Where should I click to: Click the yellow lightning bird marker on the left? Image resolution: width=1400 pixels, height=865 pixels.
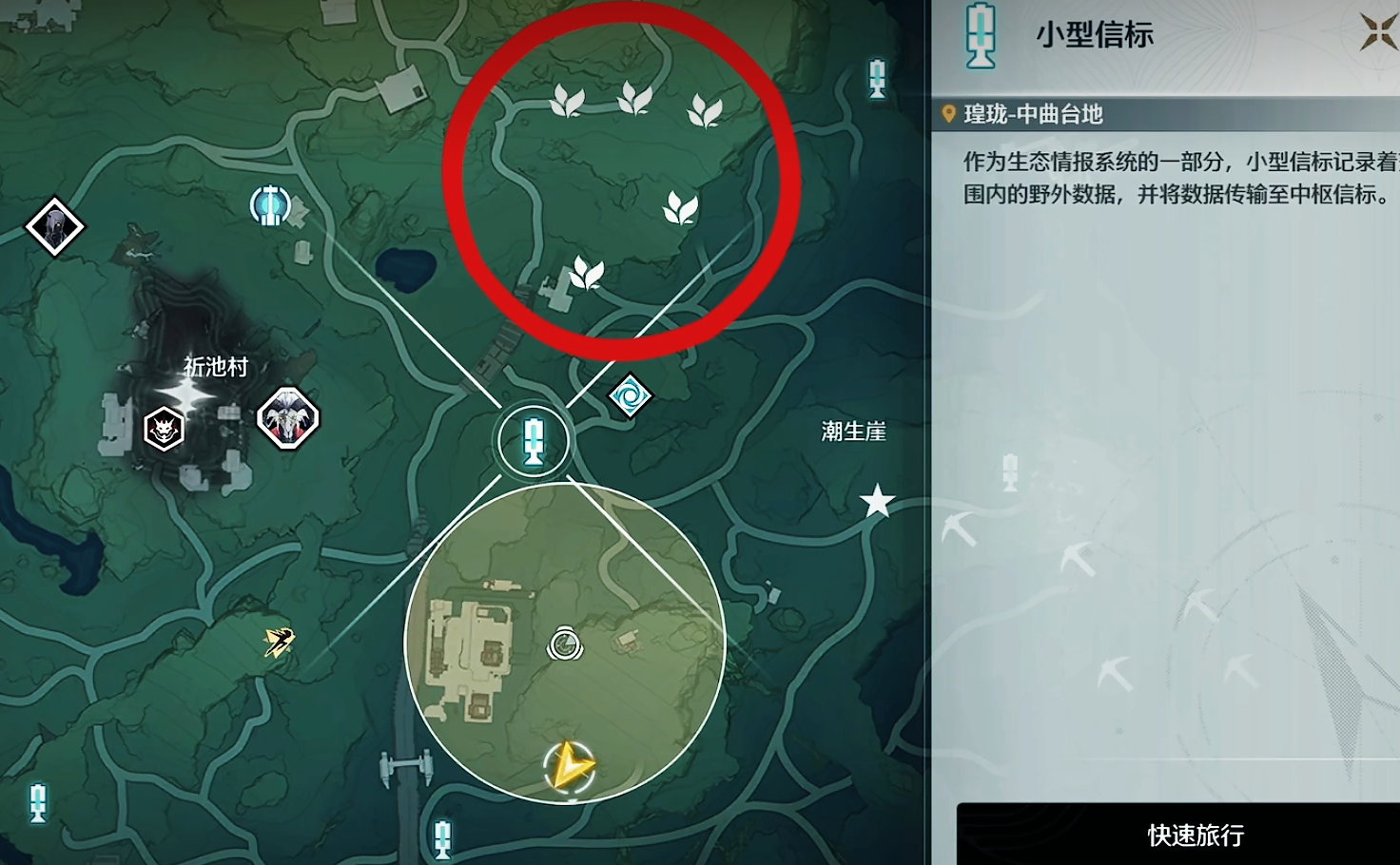click(278, 641)
